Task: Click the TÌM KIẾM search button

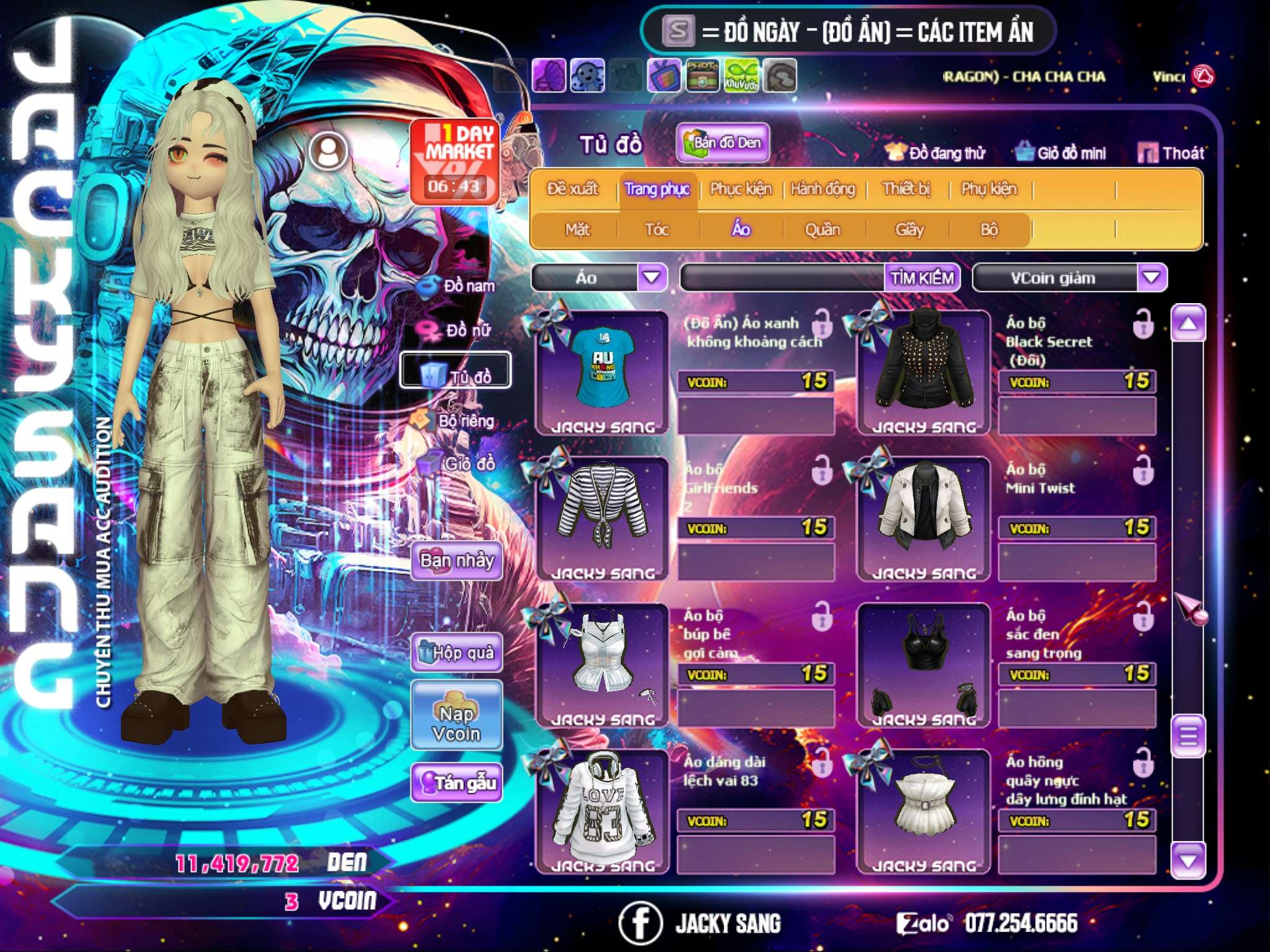Action: 921,278
